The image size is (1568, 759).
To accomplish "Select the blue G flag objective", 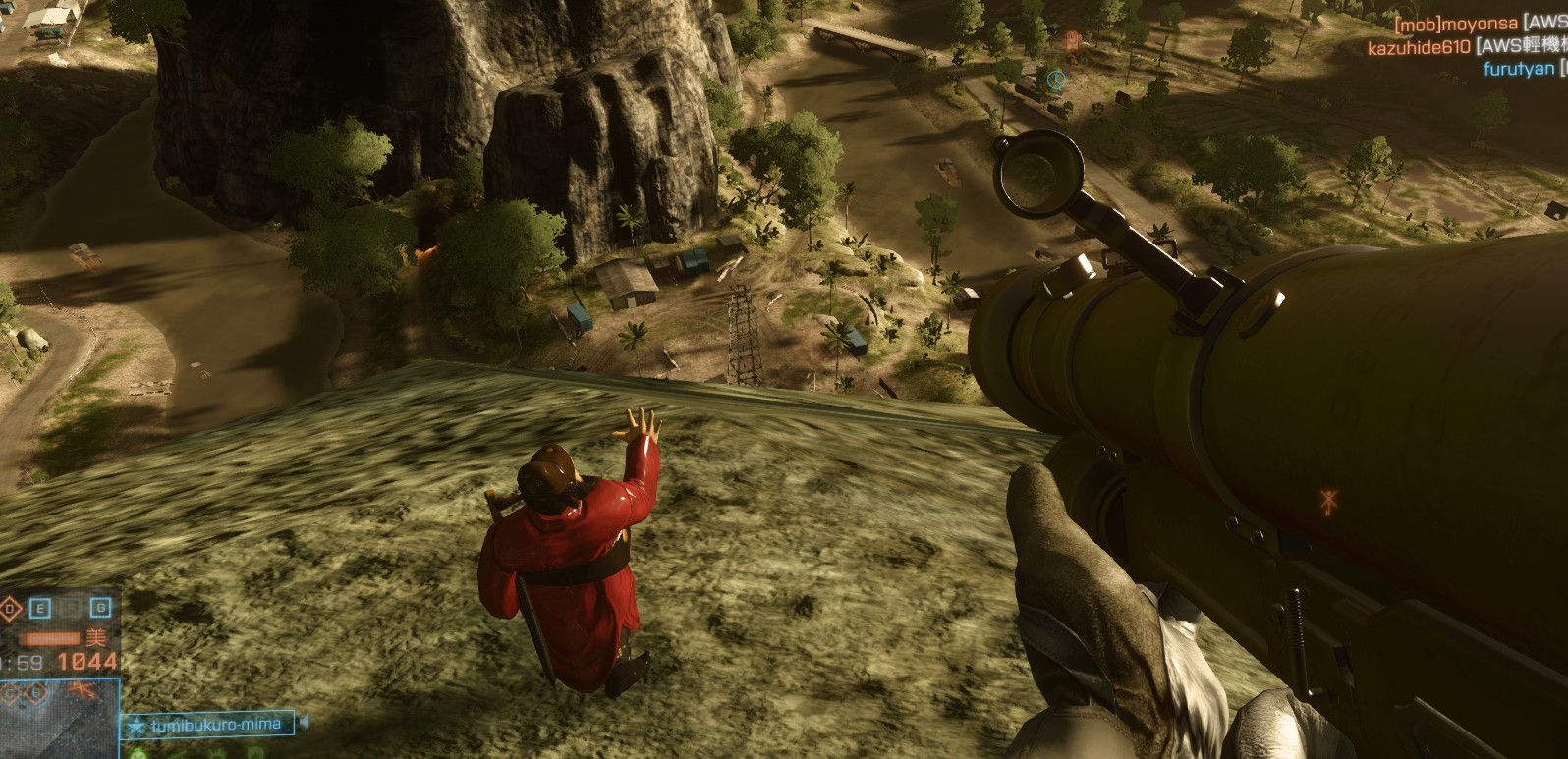I will click(x=100, y=609).
